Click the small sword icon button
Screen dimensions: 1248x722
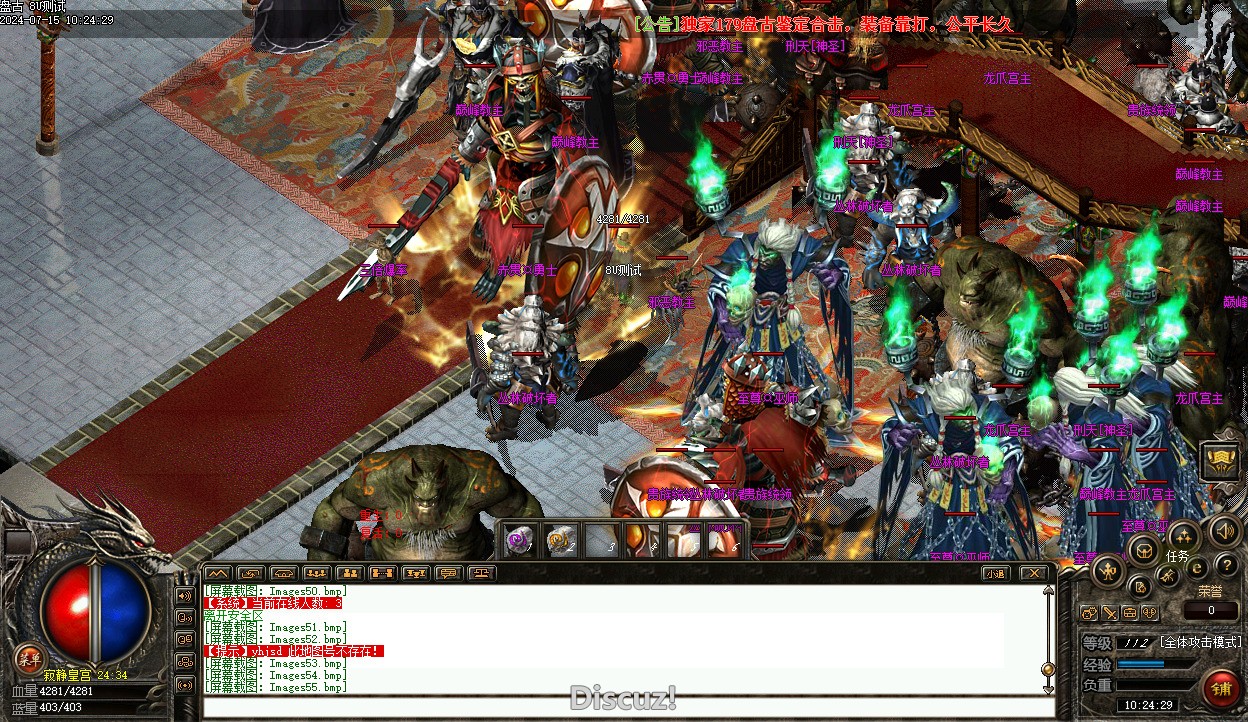pos(1110,613)
